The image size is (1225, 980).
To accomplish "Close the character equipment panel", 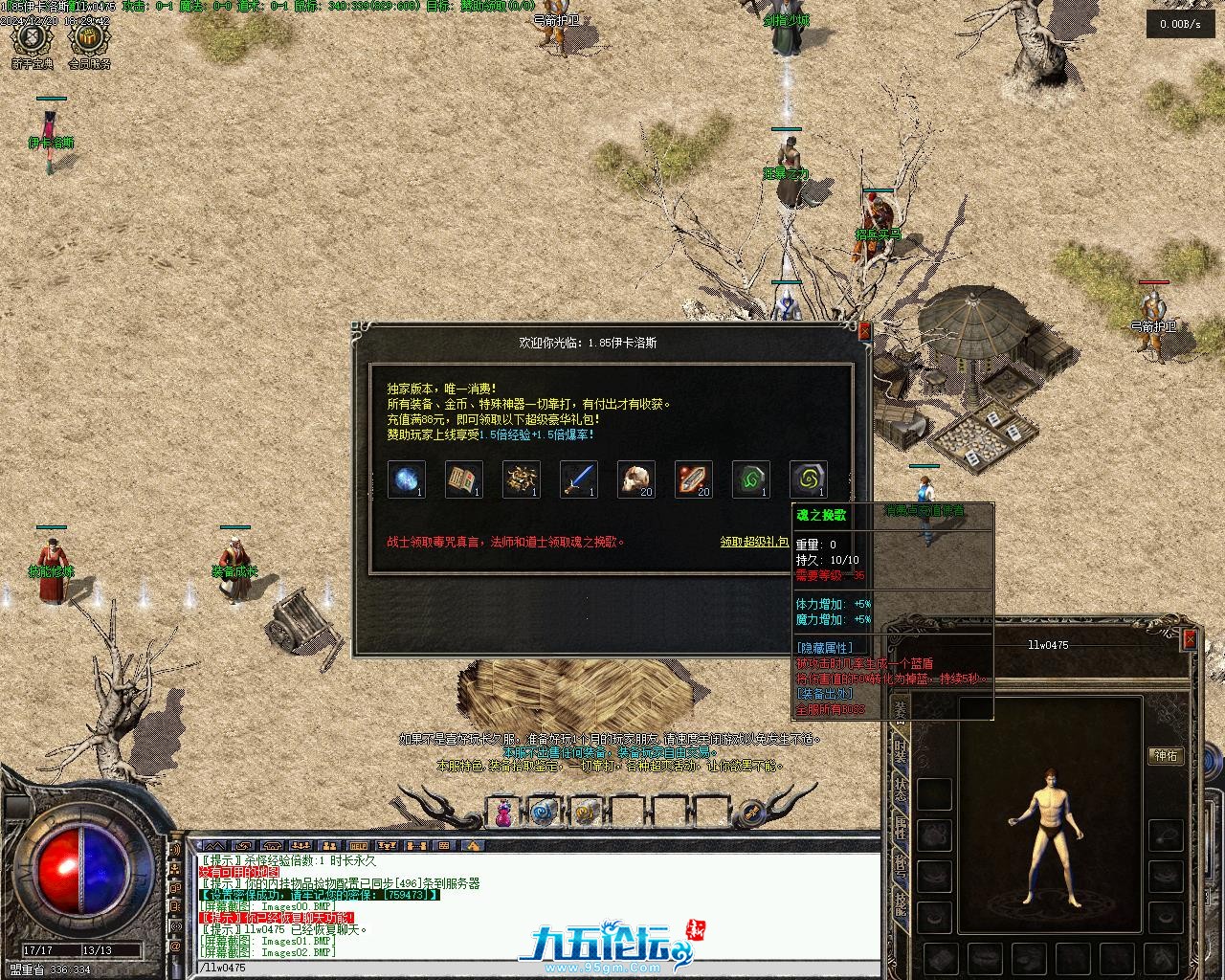I will pos(1190,638).
